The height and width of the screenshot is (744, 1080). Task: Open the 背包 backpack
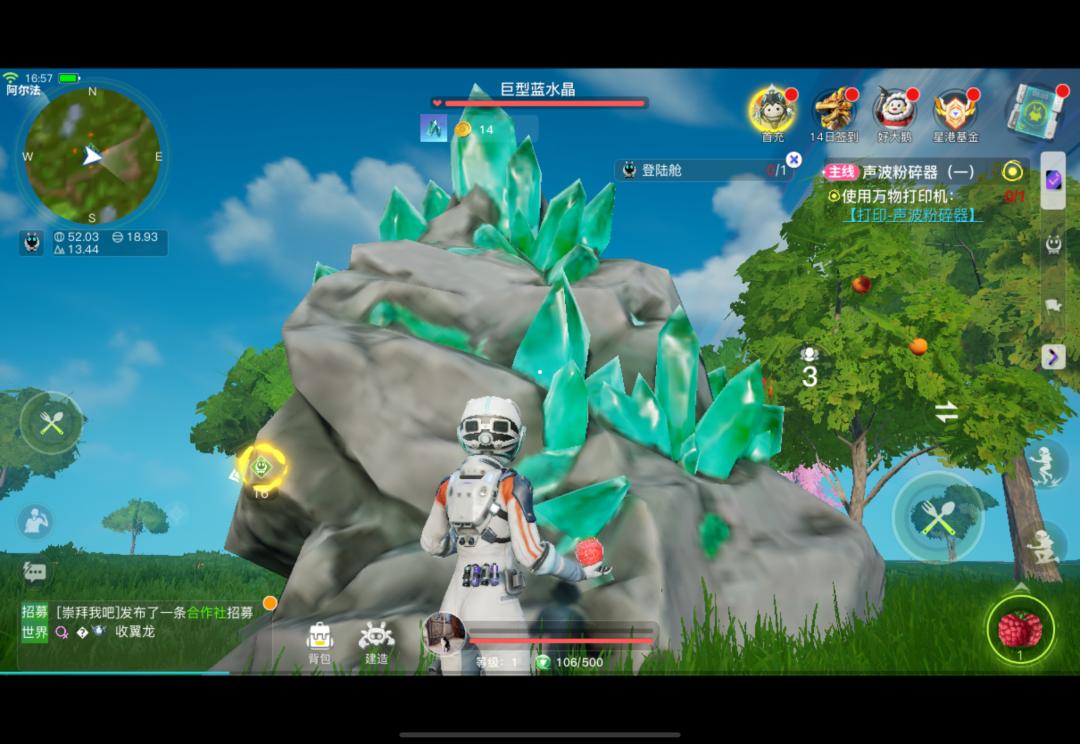click(x=319, y=641)
